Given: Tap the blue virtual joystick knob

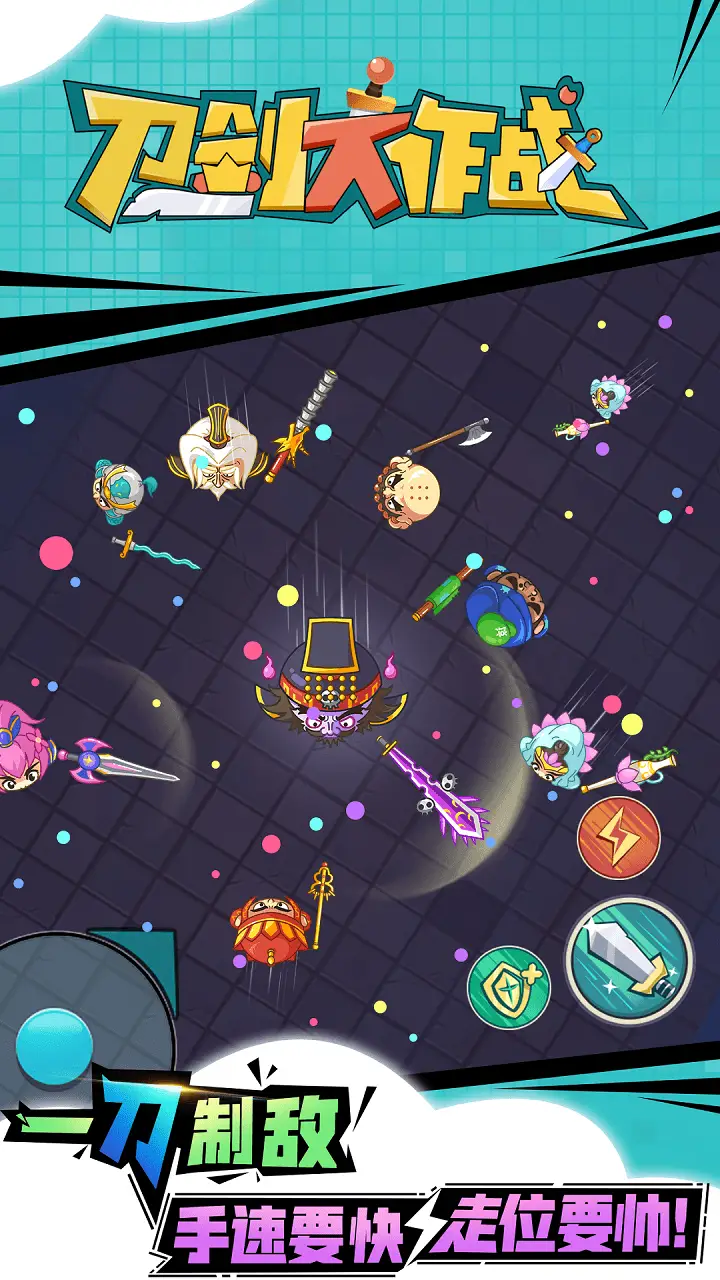Looking at the screenshot, I should 55,1047.
